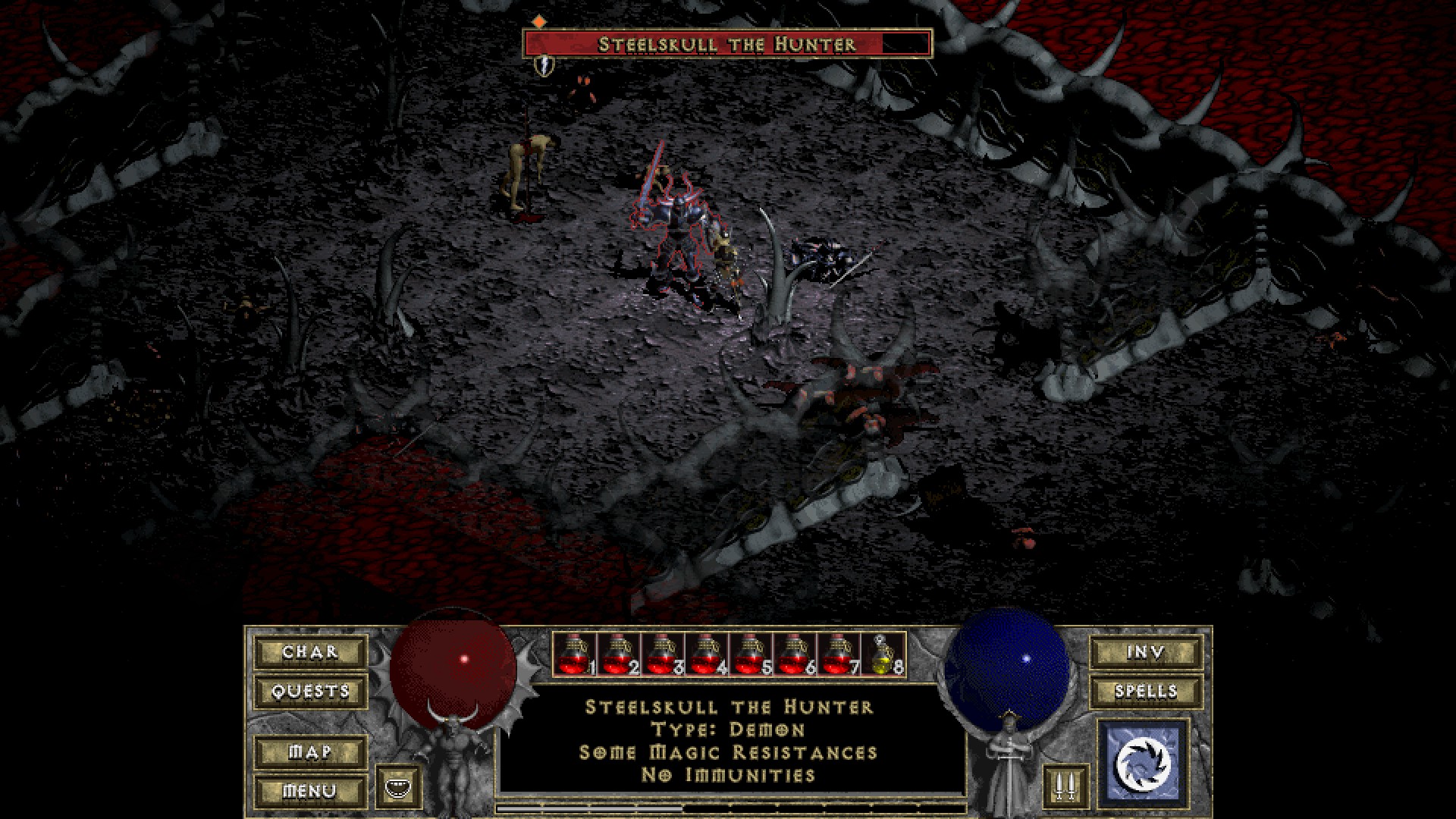This screenshot has width=1456, height=819.
Task: Open the CHAR character sheet
Action: [310, 652]
